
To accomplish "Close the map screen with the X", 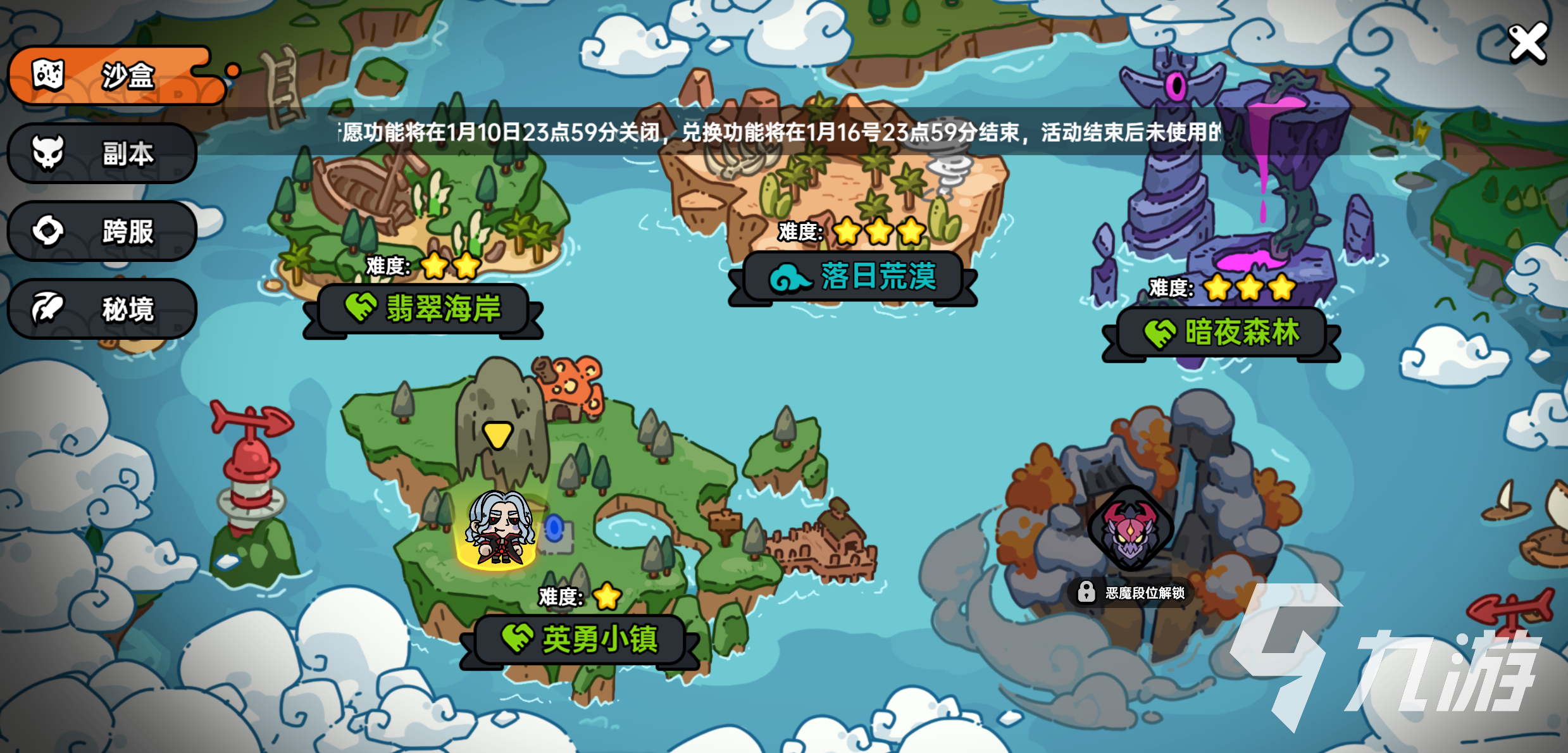I will [x=1528, y=42].
